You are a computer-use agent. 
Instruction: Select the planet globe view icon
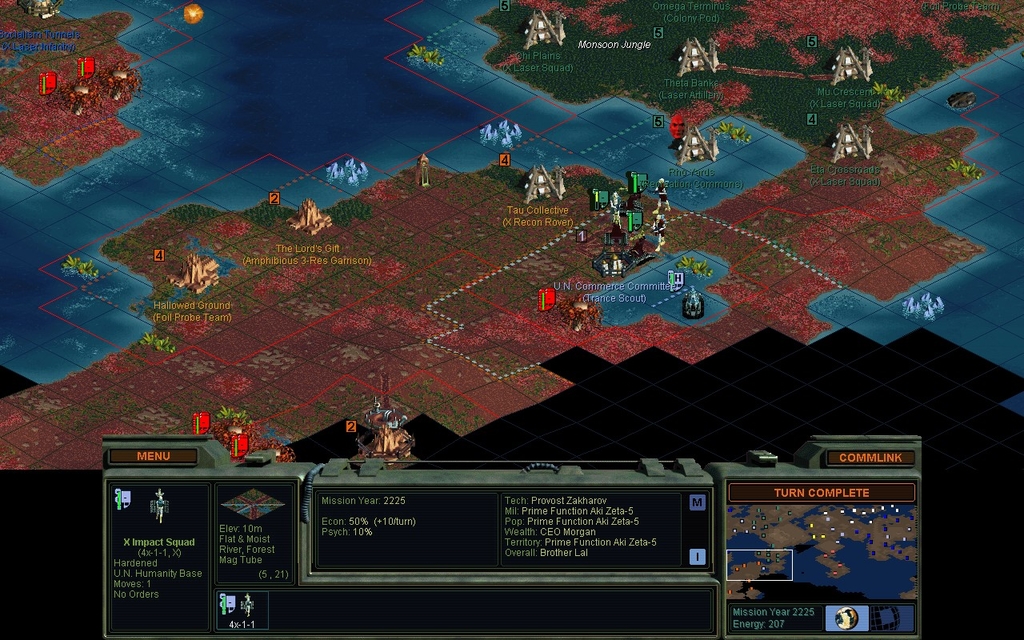pos(847,617)
